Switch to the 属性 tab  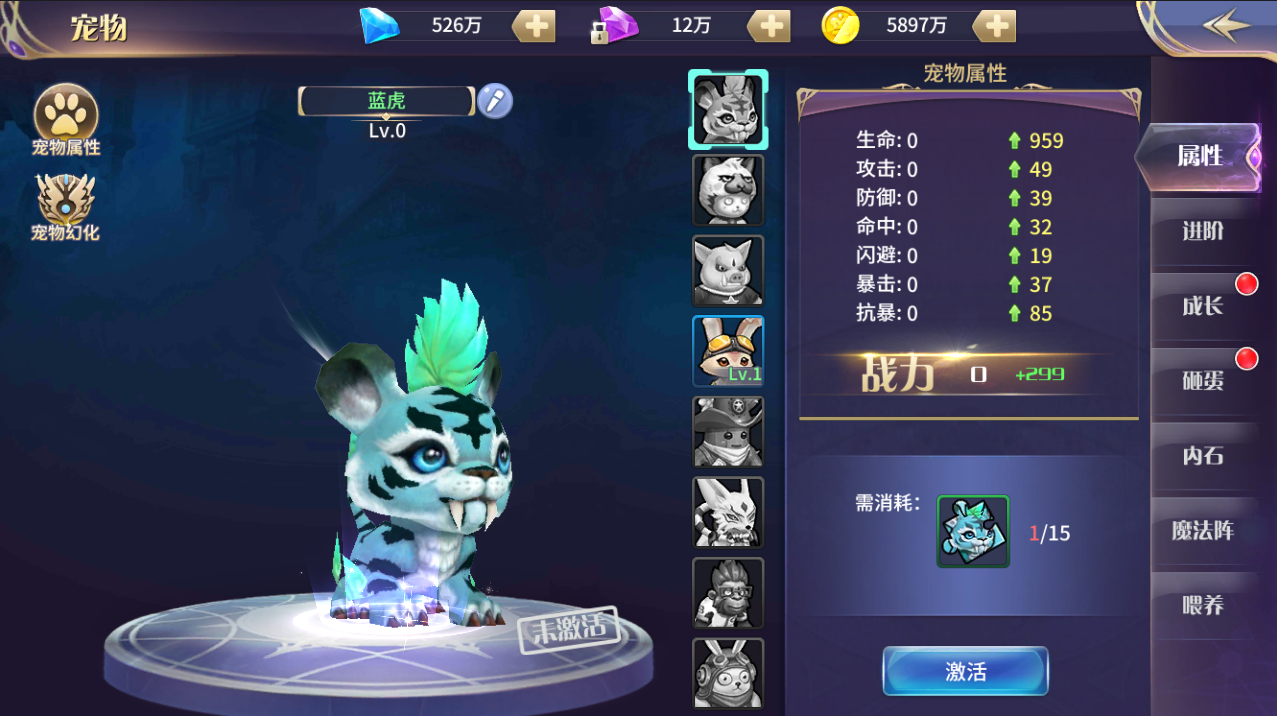click(x=1200, y=156)
